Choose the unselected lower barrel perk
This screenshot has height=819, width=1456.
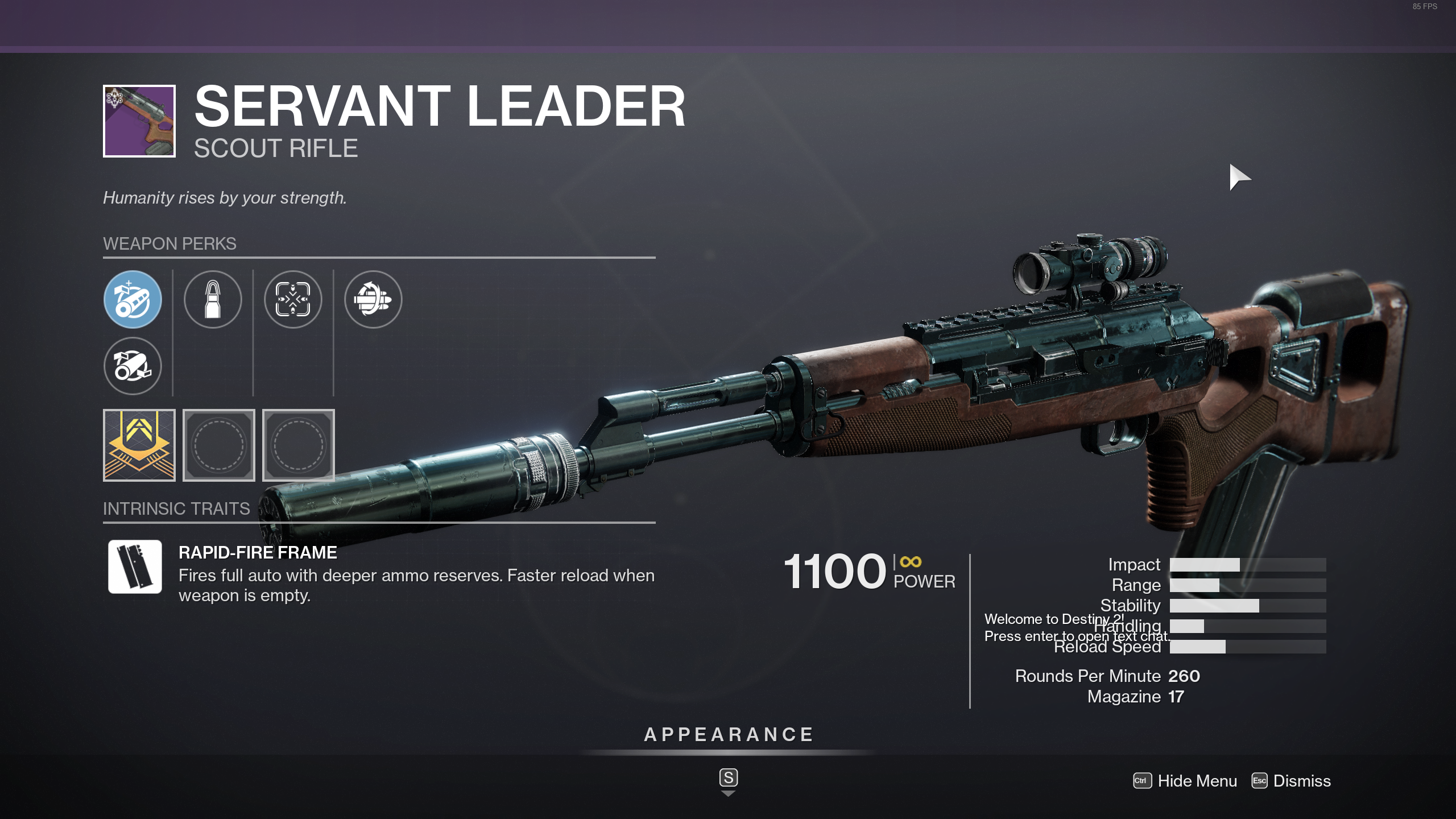pos(133,366)
